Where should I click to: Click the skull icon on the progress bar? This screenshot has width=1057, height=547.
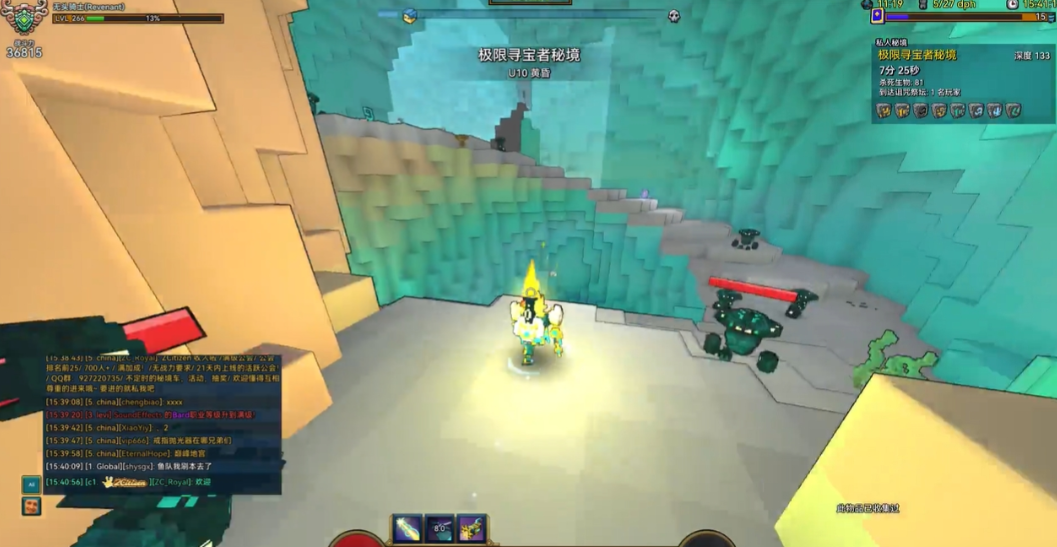point(674,16)
